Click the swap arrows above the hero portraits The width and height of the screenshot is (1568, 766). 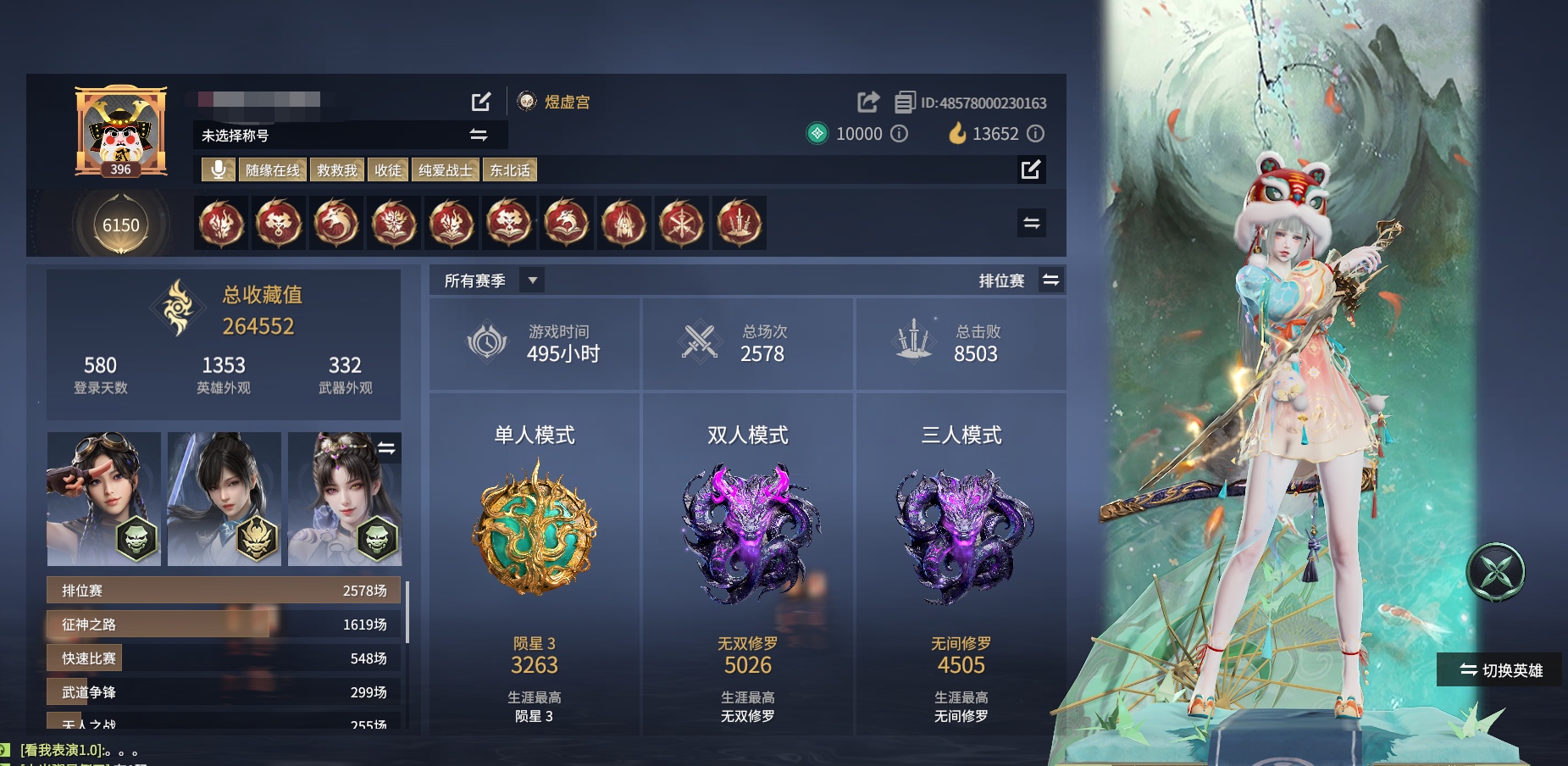pyautogui.click(x=387, y=449)
